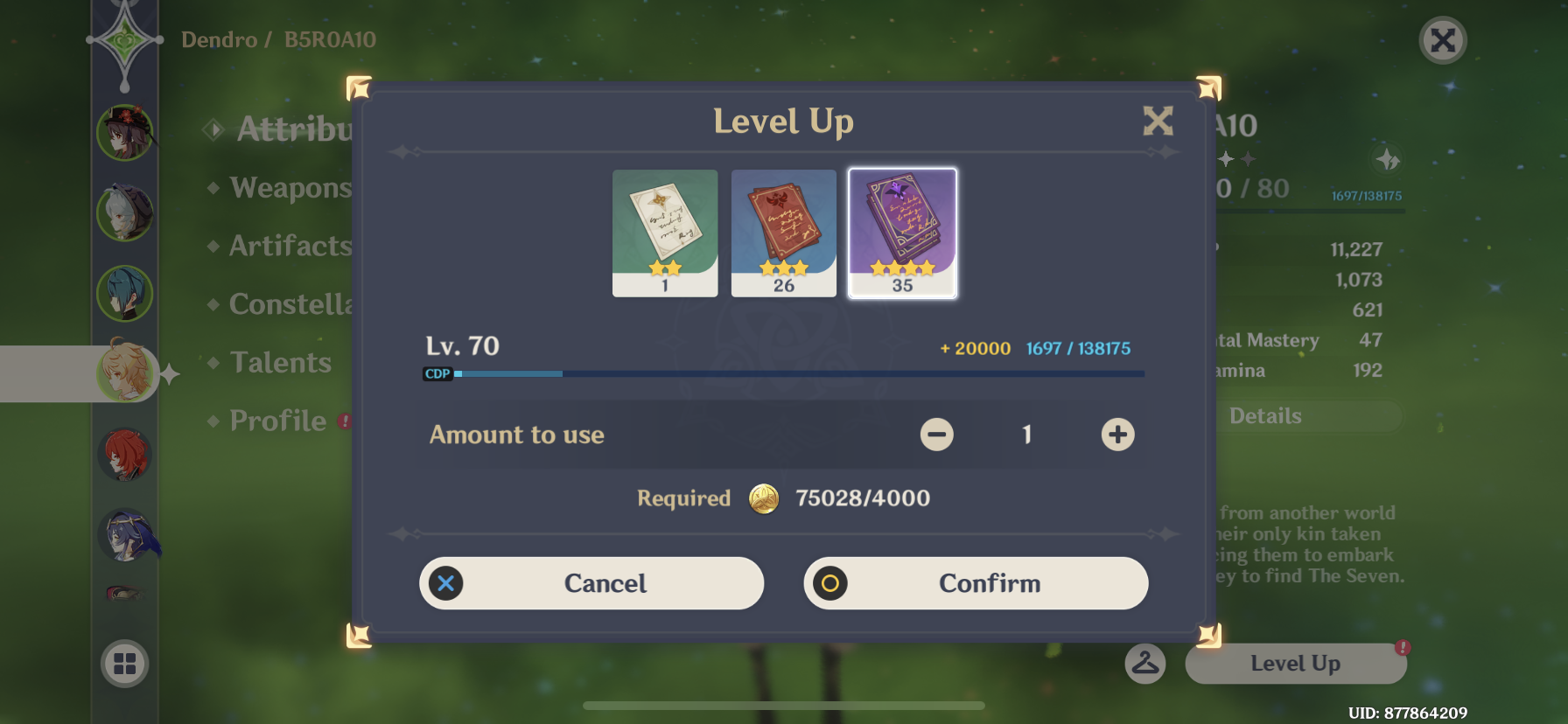Select Layla's portrait in the sidebar

point(124,536)
